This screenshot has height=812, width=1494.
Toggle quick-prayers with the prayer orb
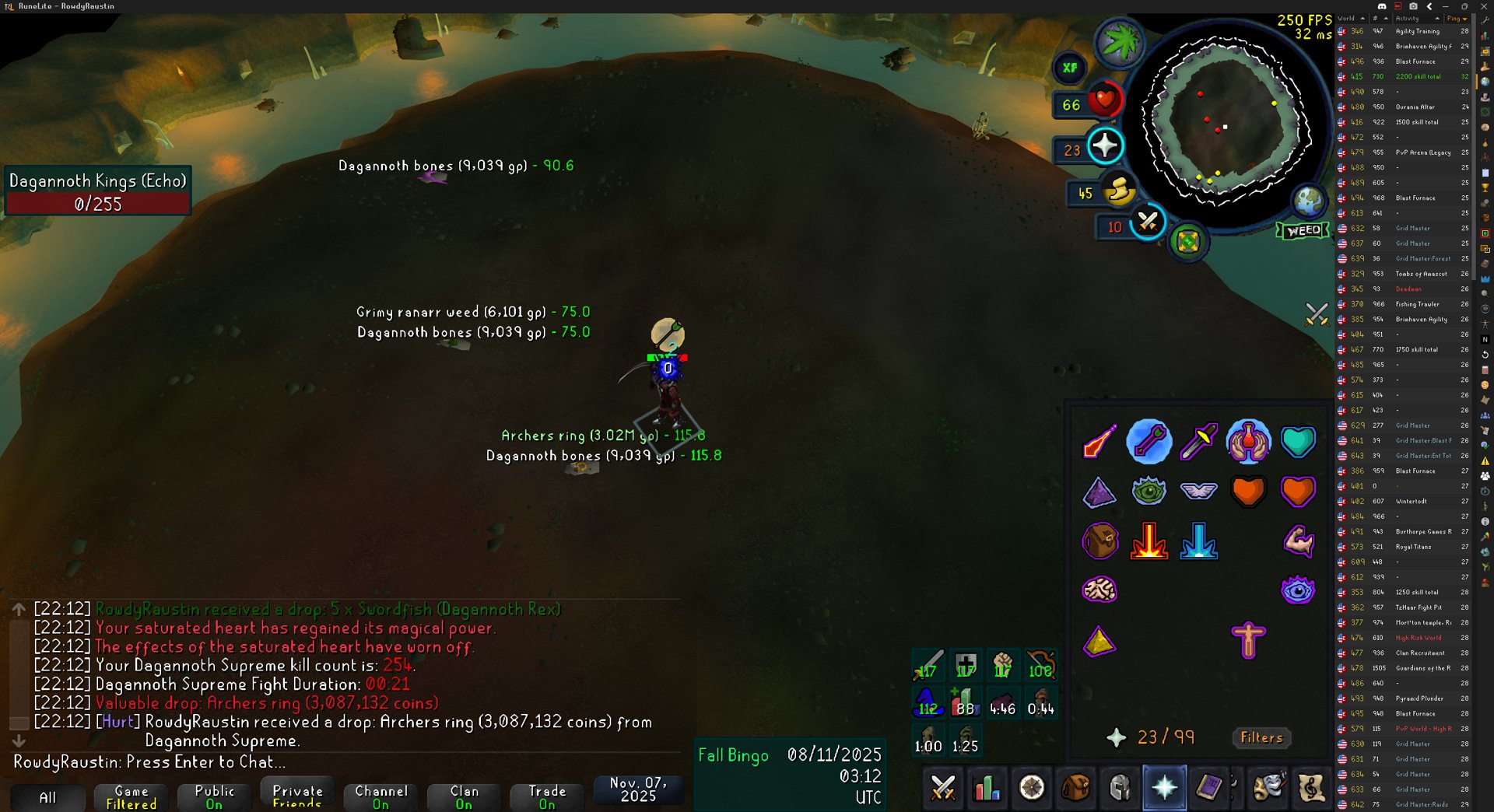click(x=1104, y=145)
